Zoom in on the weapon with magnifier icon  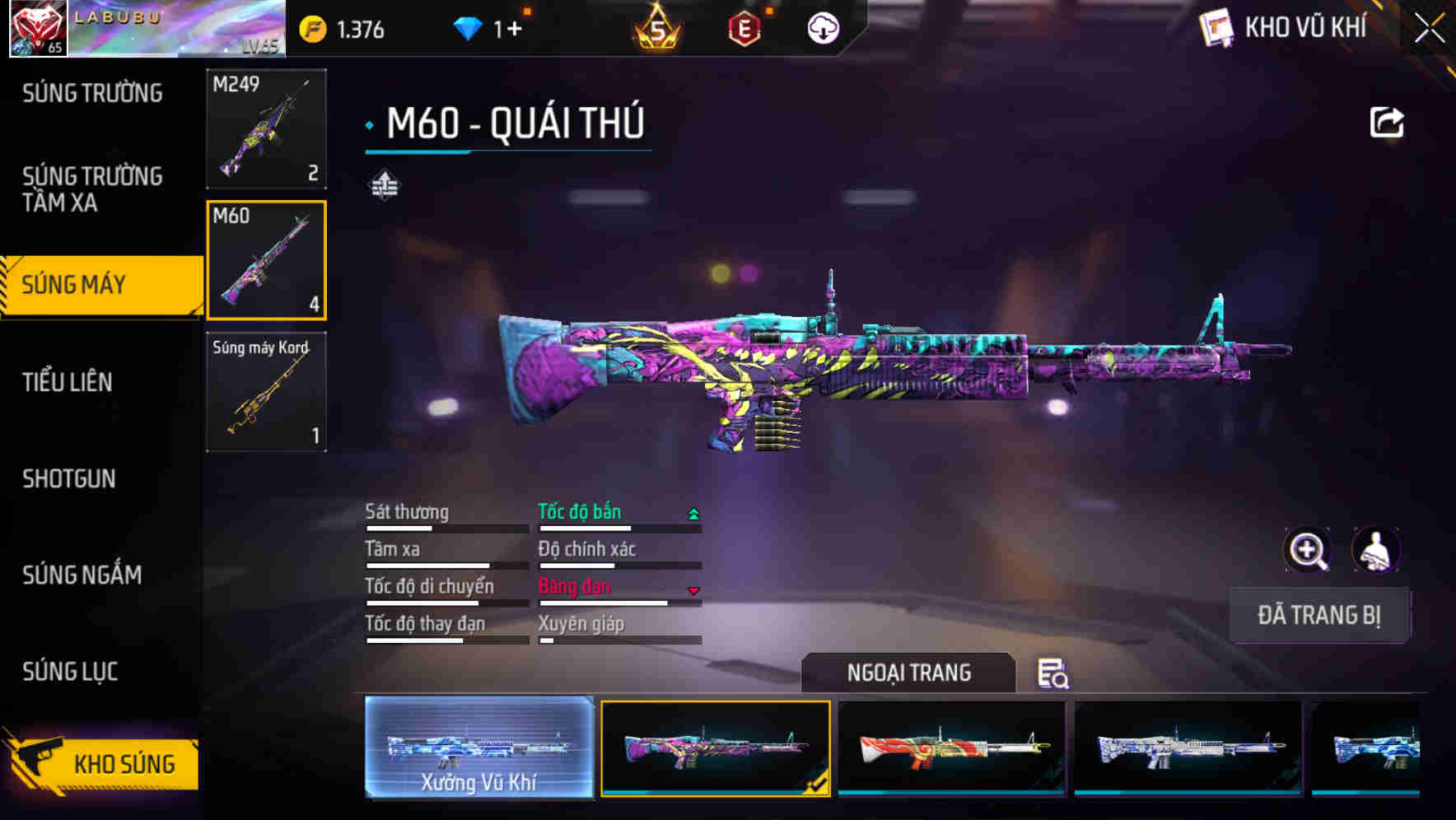point(1307,550)
